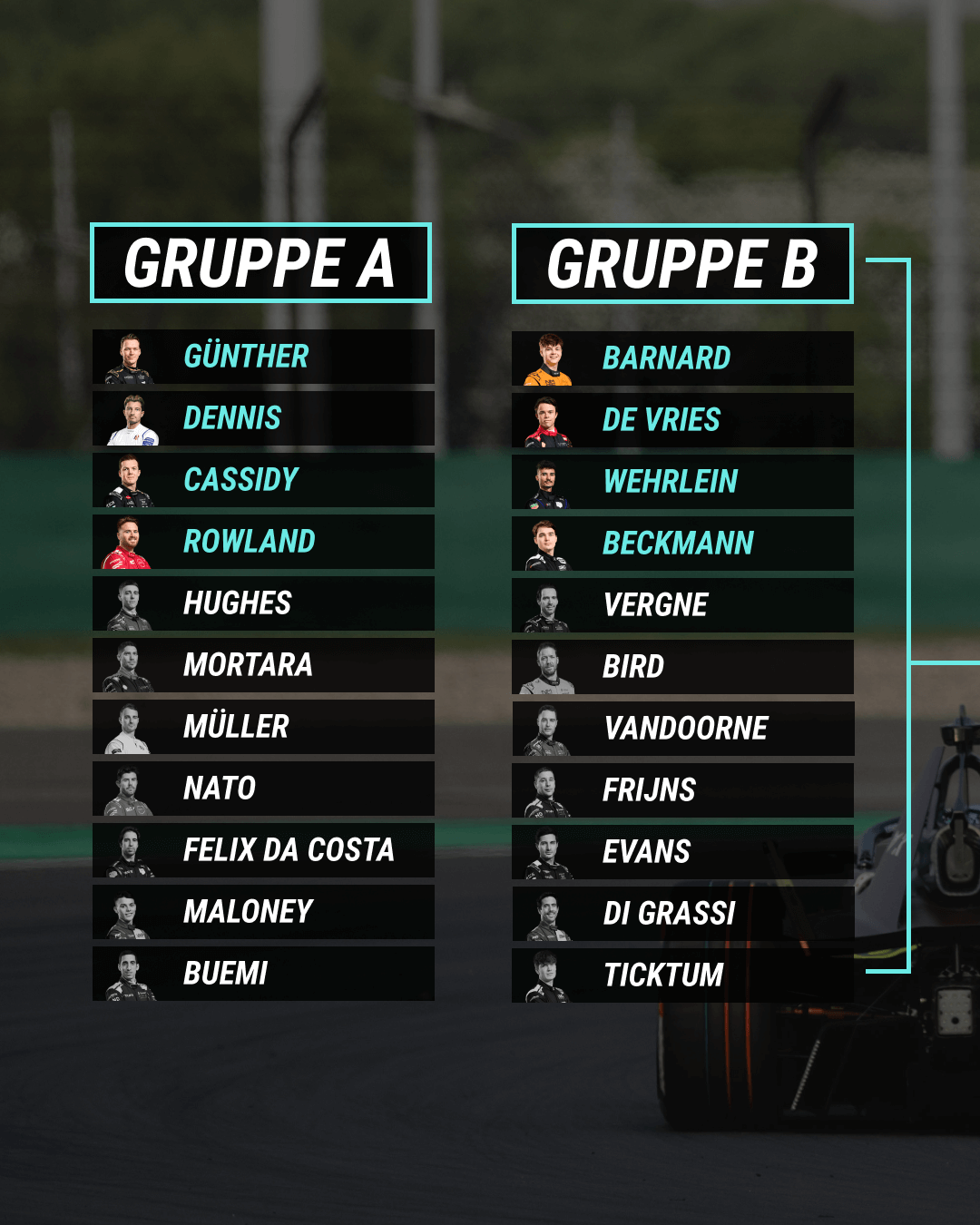Click the Felix Da Costa row
This screenshot has width=980, height=1225.
(263, 850)
